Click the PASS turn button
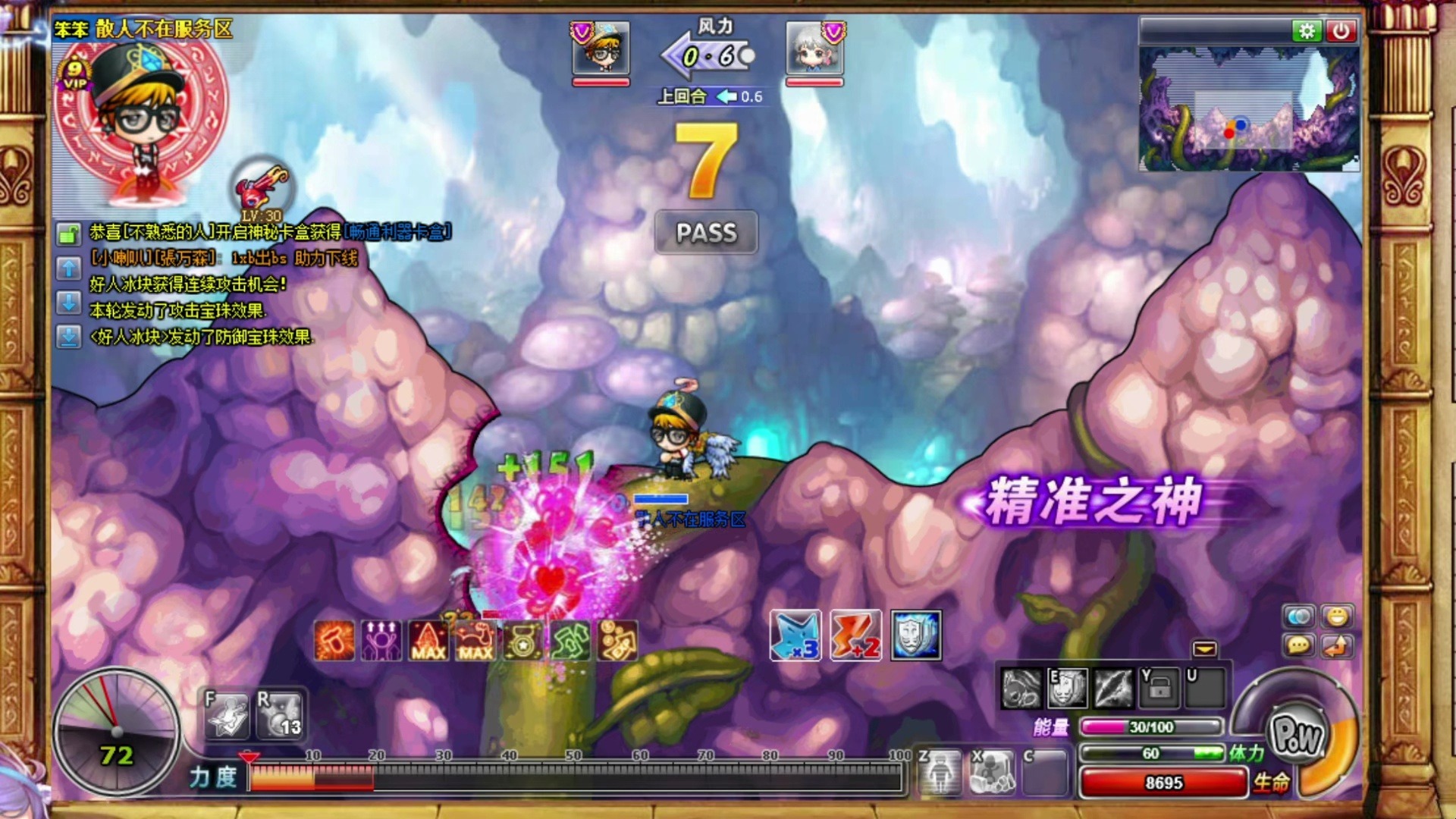The width and height of the screenshot is (1456, 819). [x=706, y=232]
